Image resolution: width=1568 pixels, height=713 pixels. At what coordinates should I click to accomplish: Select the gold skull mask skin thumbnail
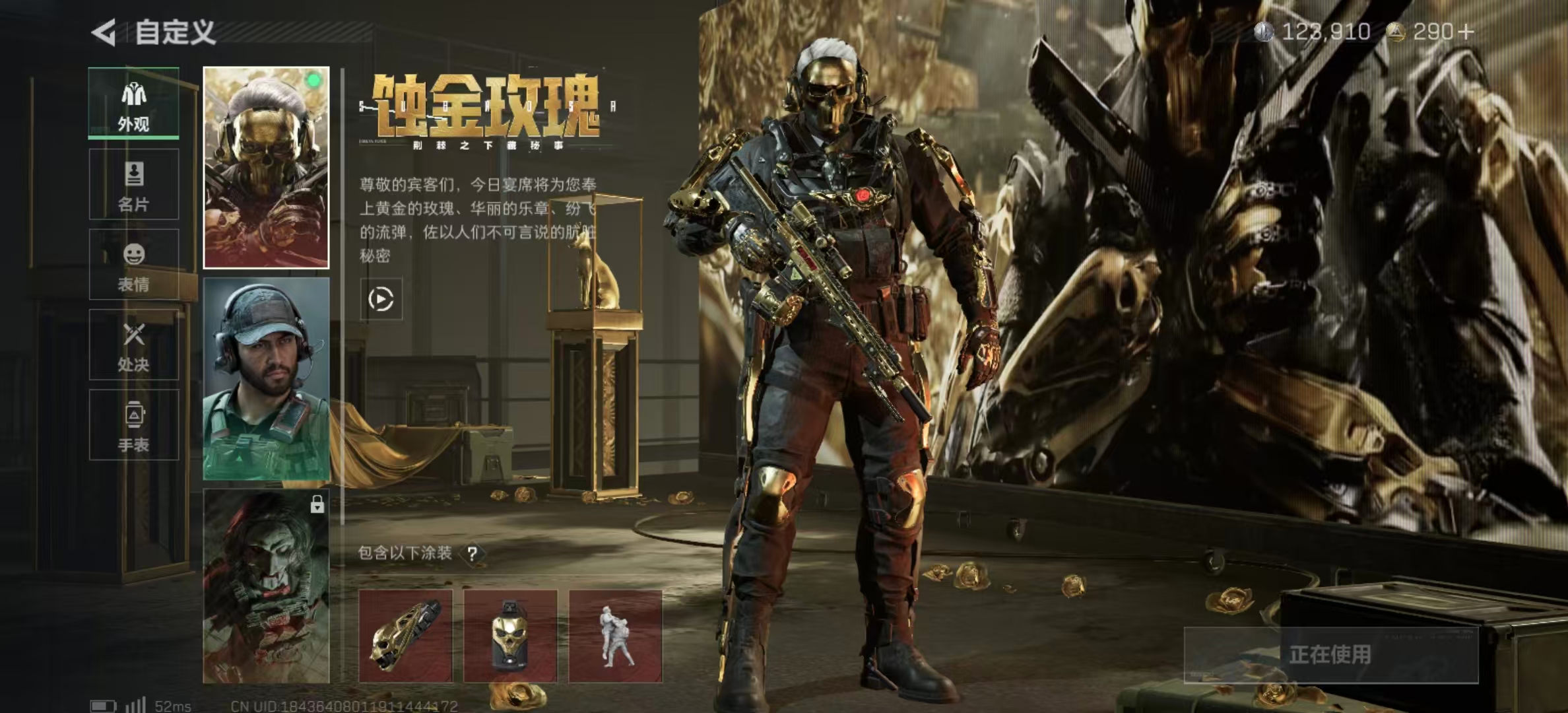coord(266,168)
